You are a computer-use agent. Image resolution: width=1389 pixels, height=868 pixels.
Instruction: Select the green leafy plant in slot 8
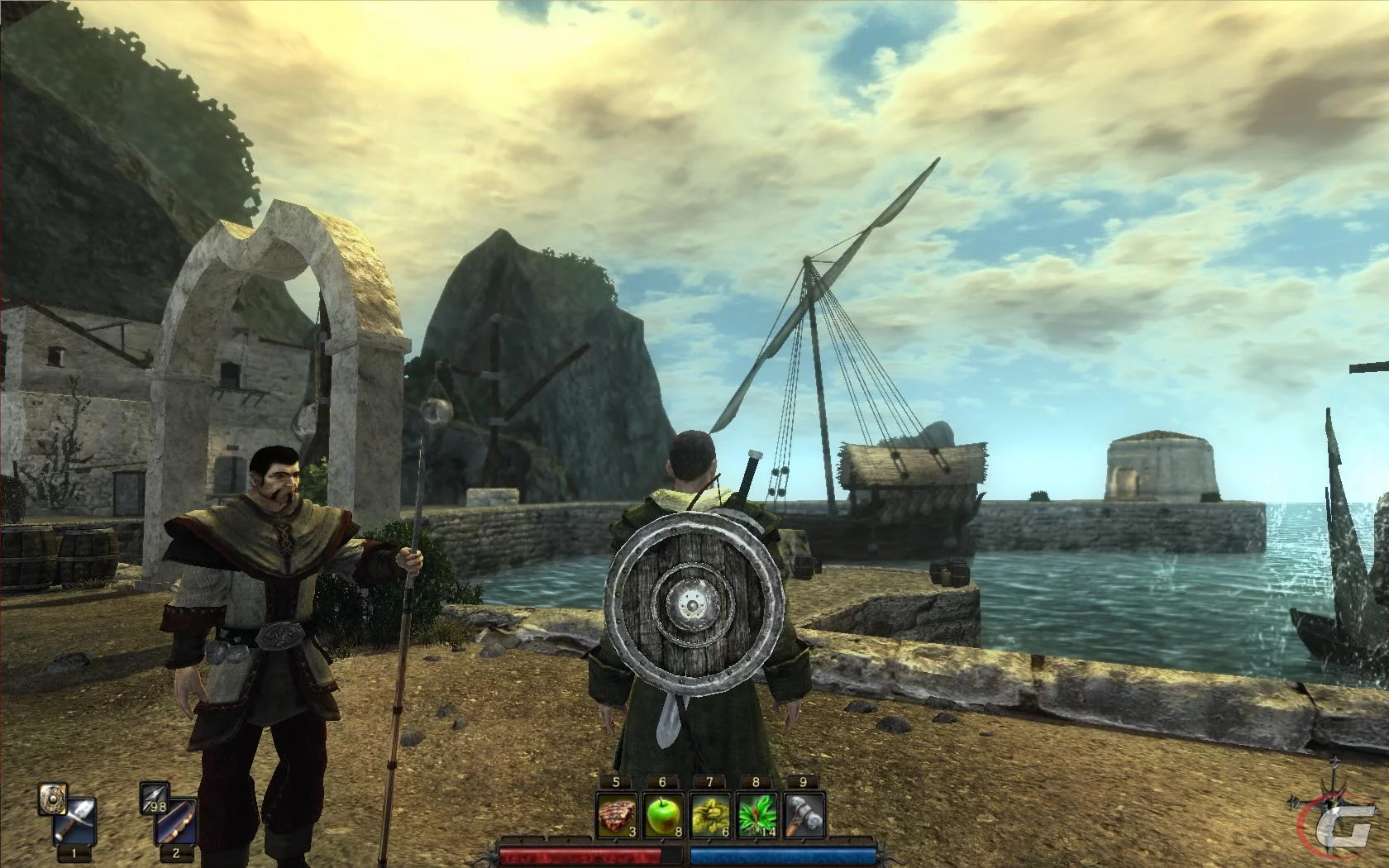757,815
